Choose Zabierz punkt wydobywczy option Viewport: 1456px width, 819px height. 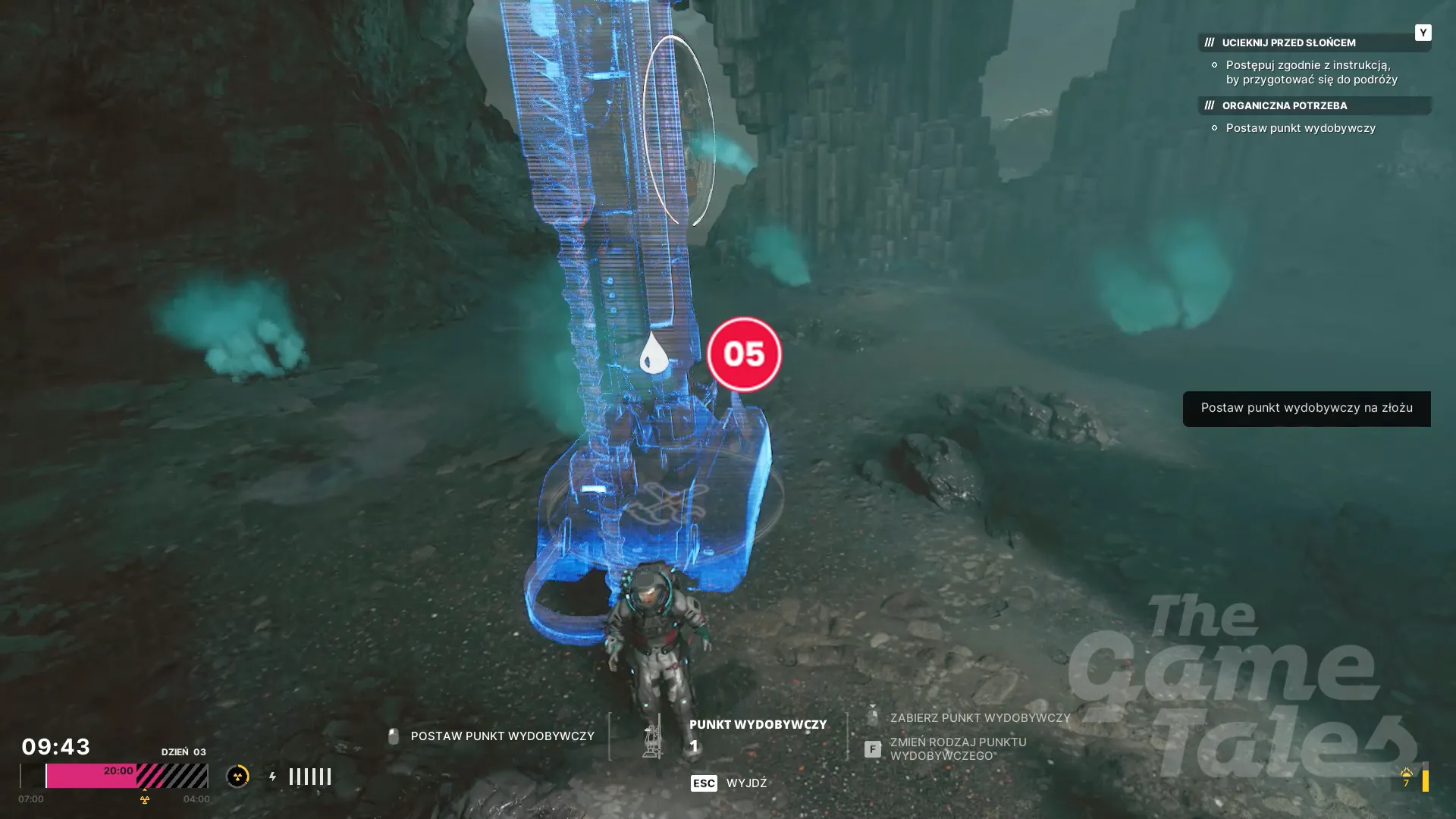pos(979,717)
